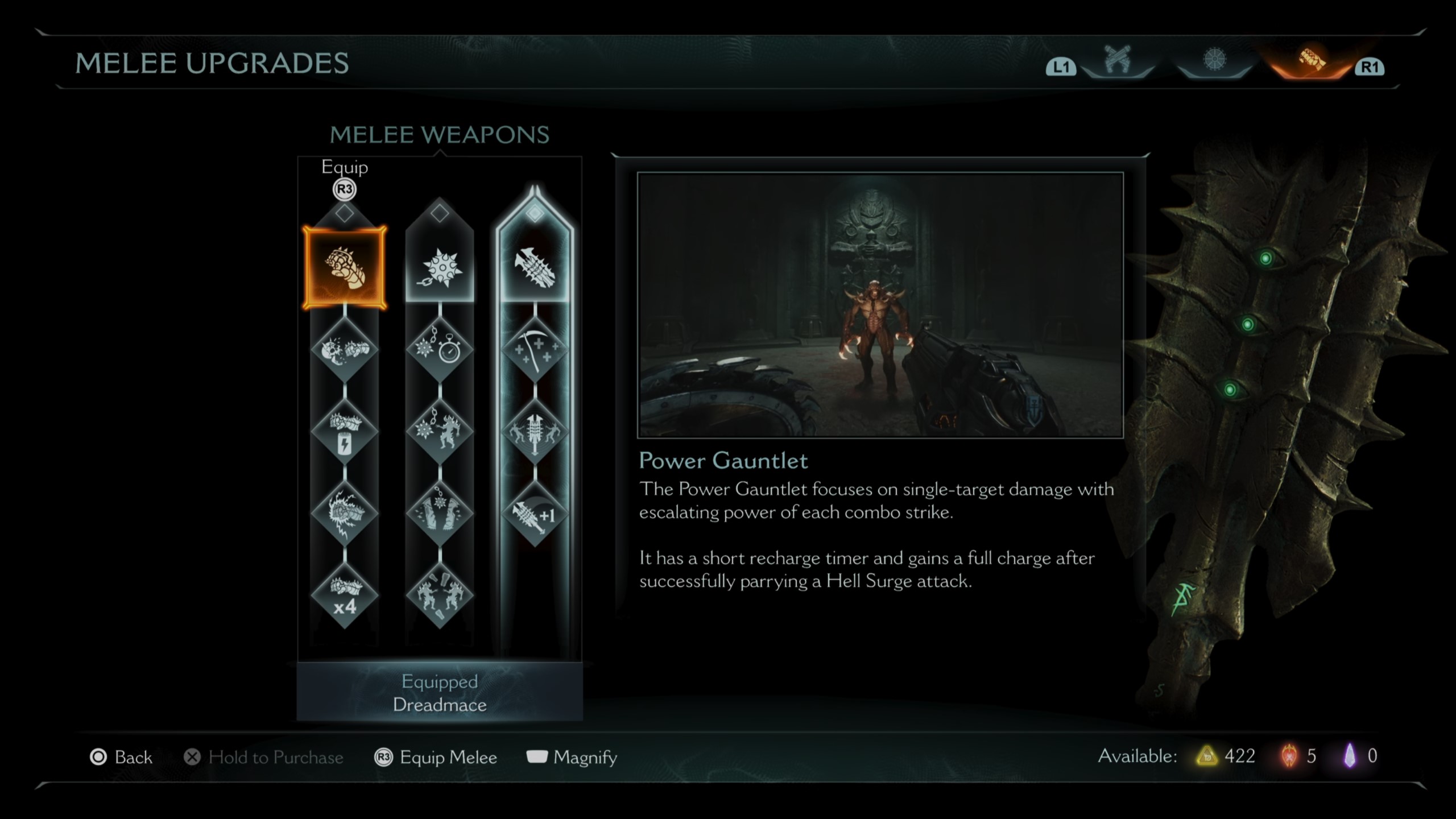Click the Equip Melee option
The width and height of the screenshot is (1456, 819).
[x=436, y=757]
